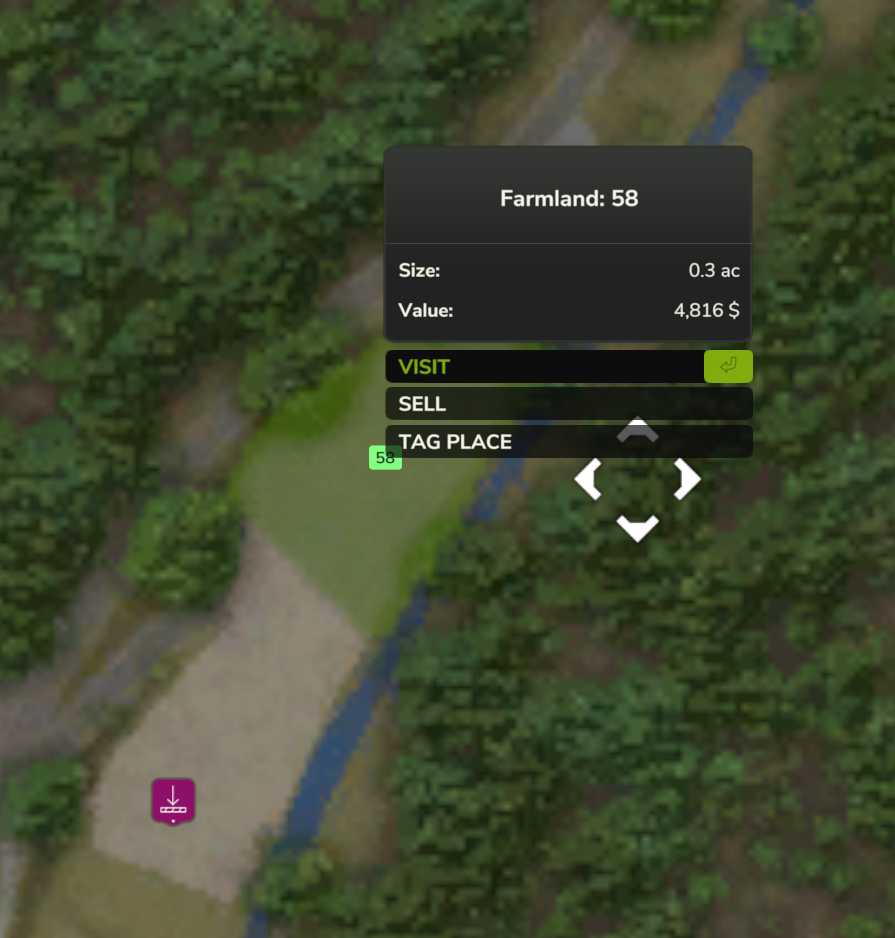The width and height of the screenshot is (895, 938).
Task: Click the magenta unloading point map marker
Action: [173, 801]
